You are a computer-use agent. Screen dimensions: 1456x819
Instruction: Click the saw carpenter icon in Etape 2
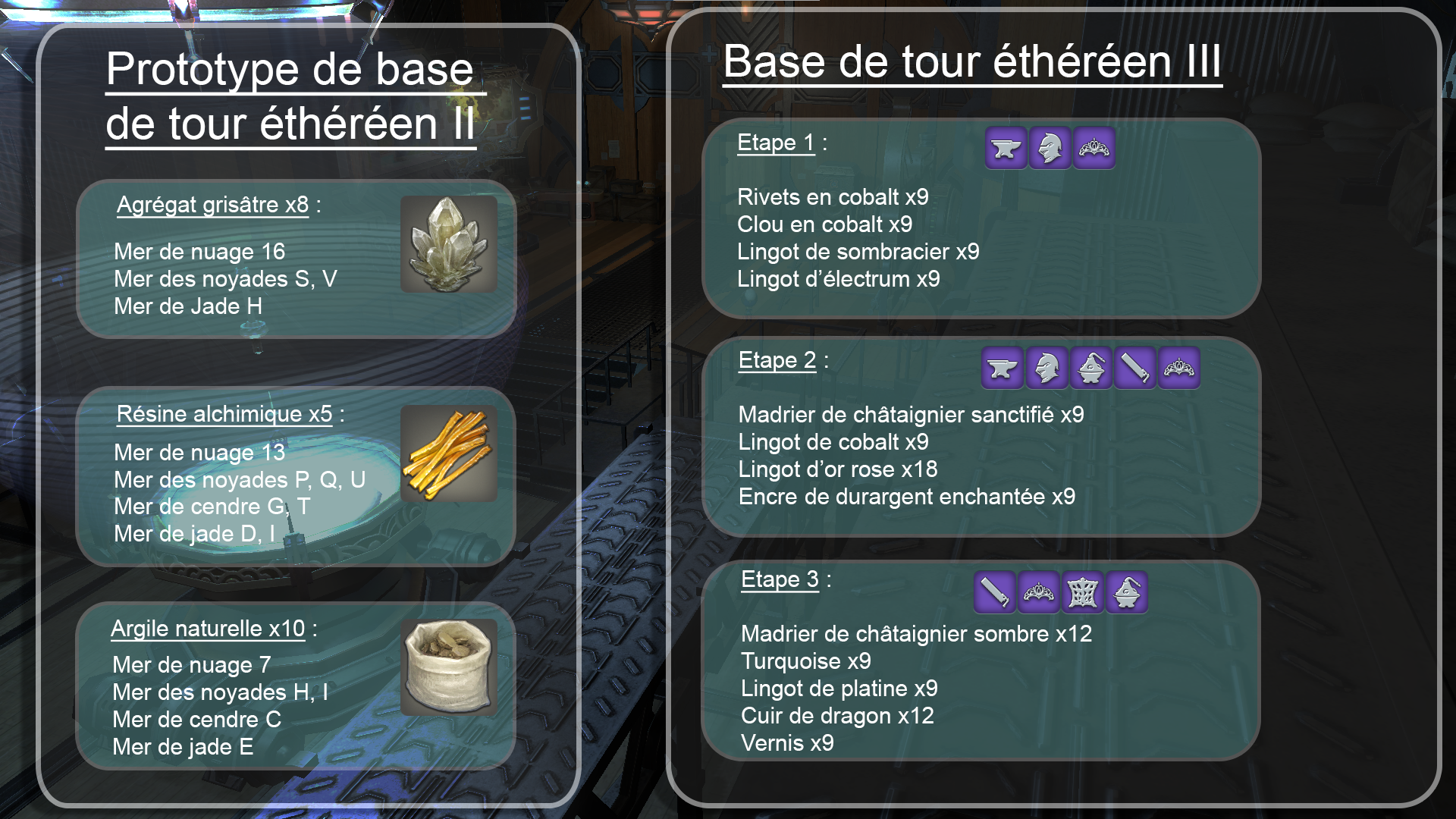coord(1134,369)
